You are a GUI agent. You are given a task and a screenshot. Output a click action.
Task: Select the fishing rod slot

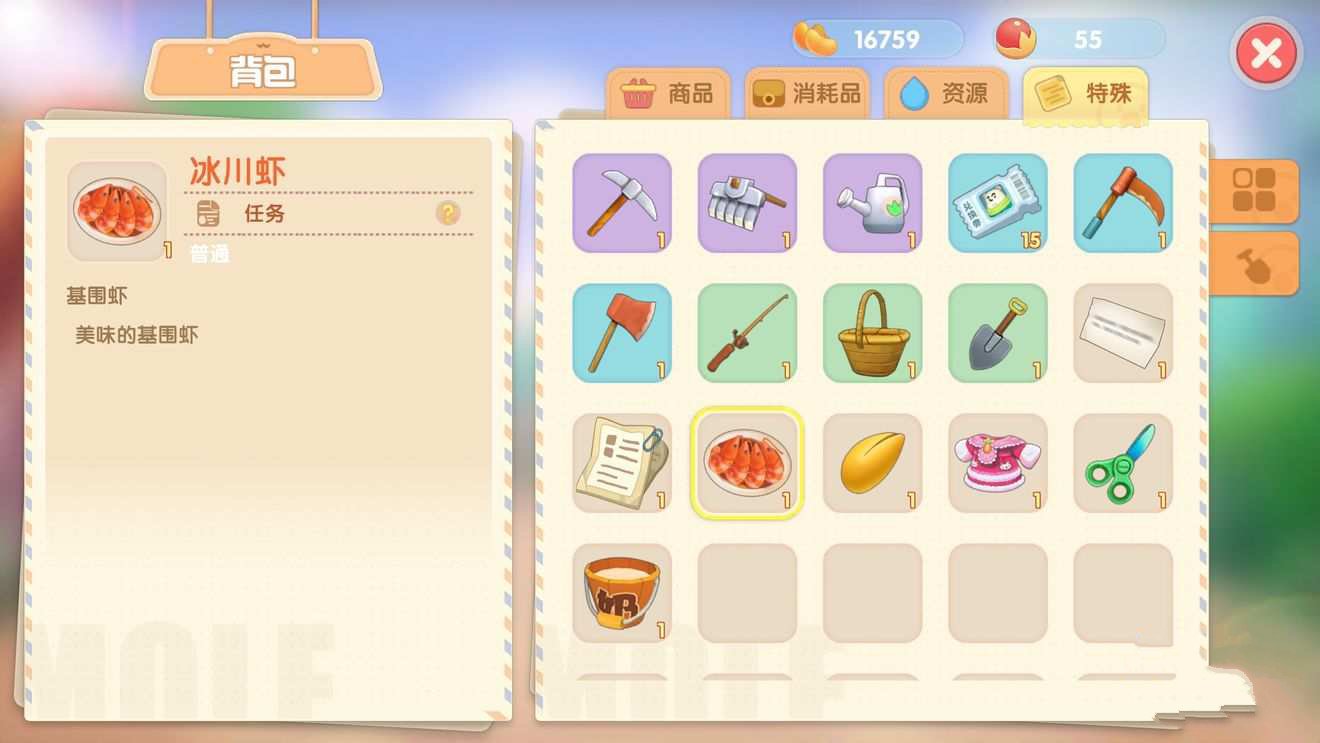click(747, 333)
